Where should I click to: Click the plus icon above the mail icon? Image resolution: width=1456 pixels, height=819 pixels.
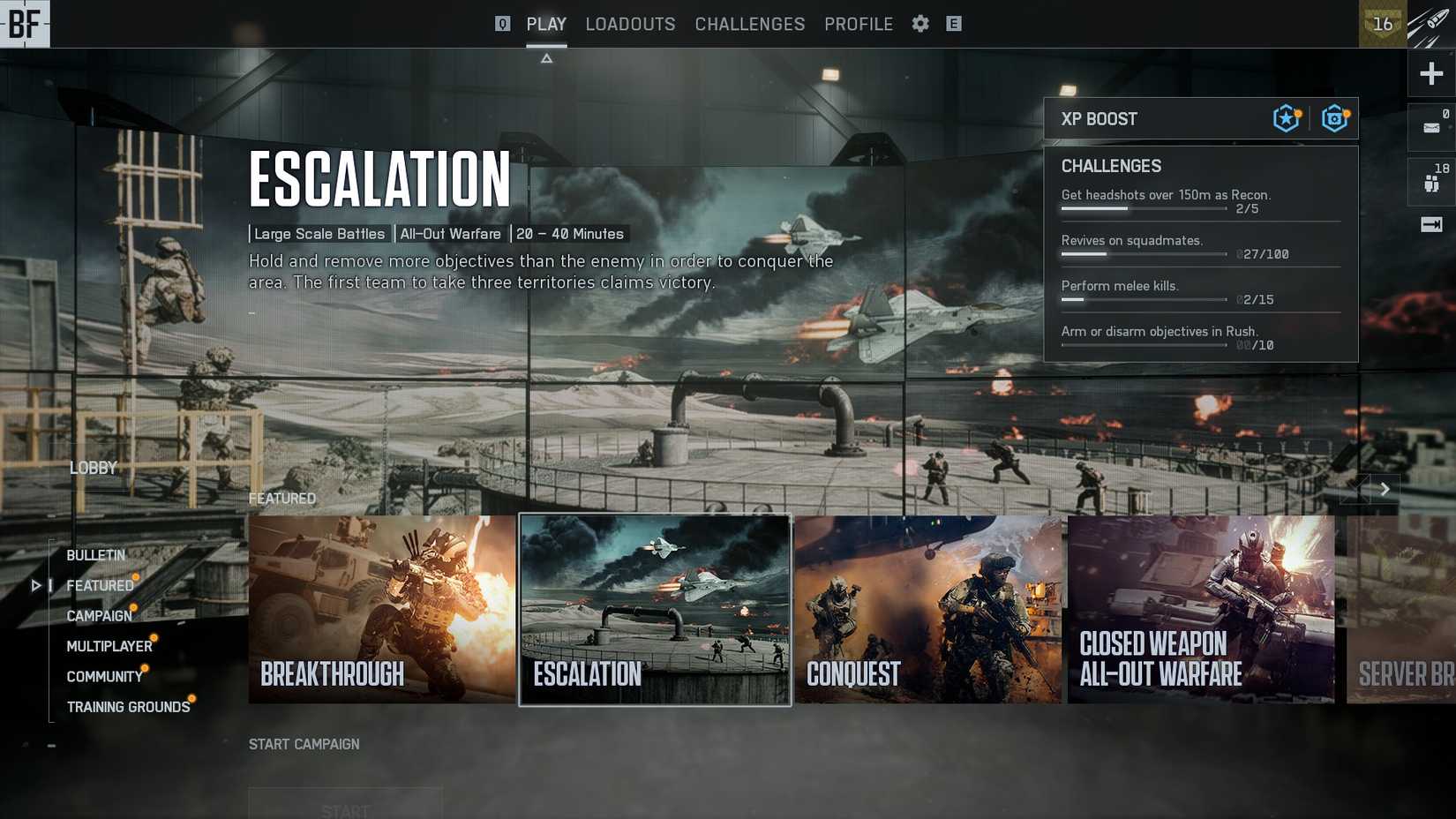(x=1430, y=73)
